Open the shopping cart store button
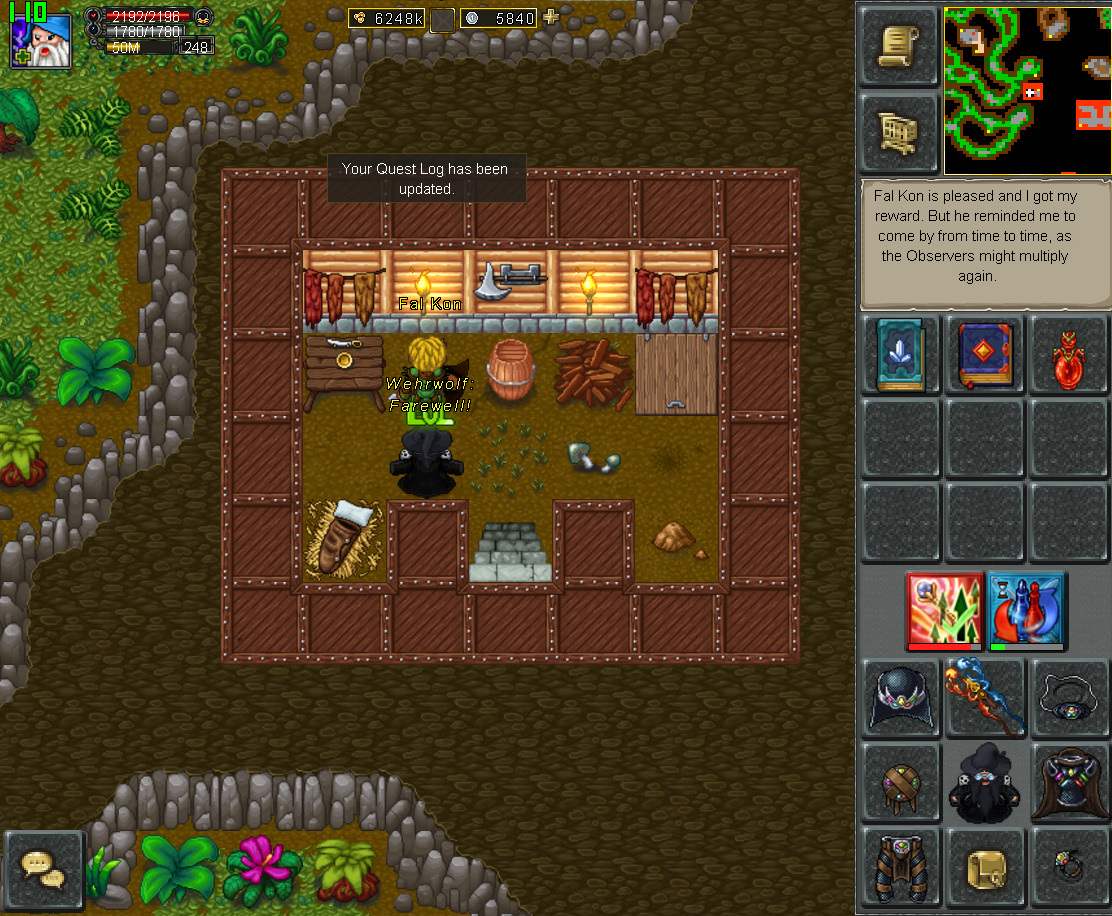The image size is (1112, 916). (899, 131)
